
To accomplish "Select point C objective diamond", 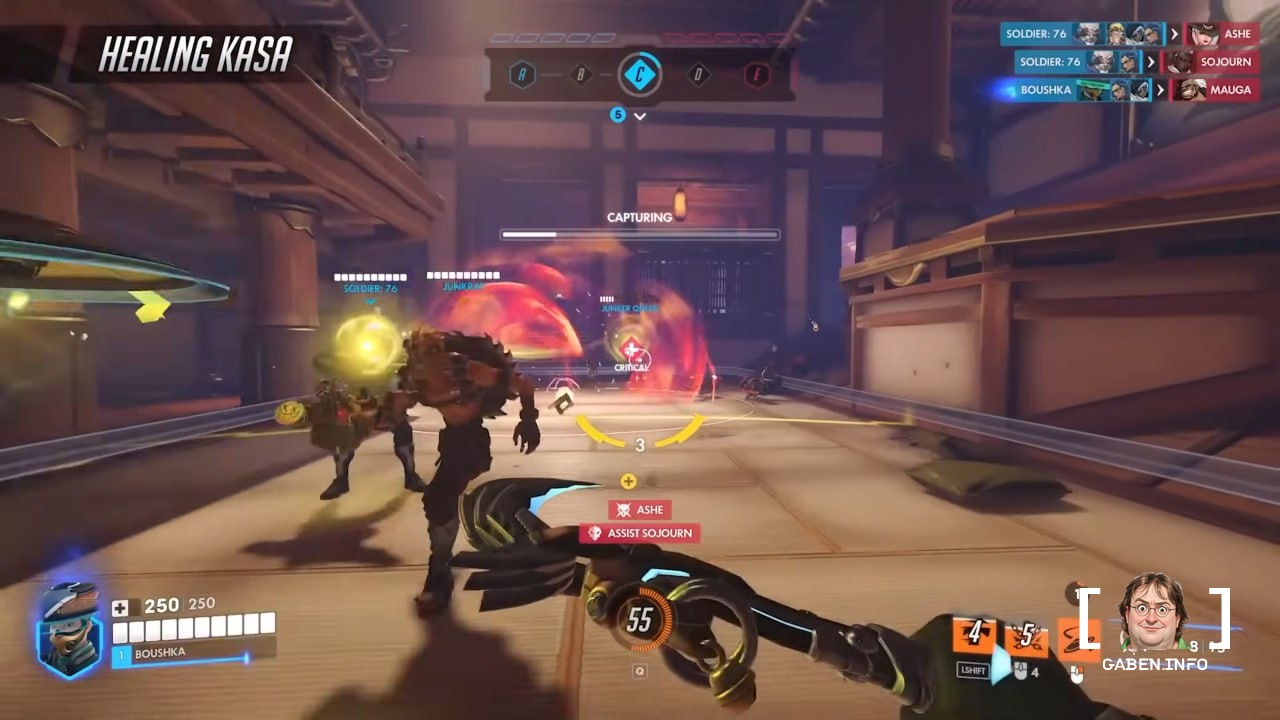I will click(639, 74).
